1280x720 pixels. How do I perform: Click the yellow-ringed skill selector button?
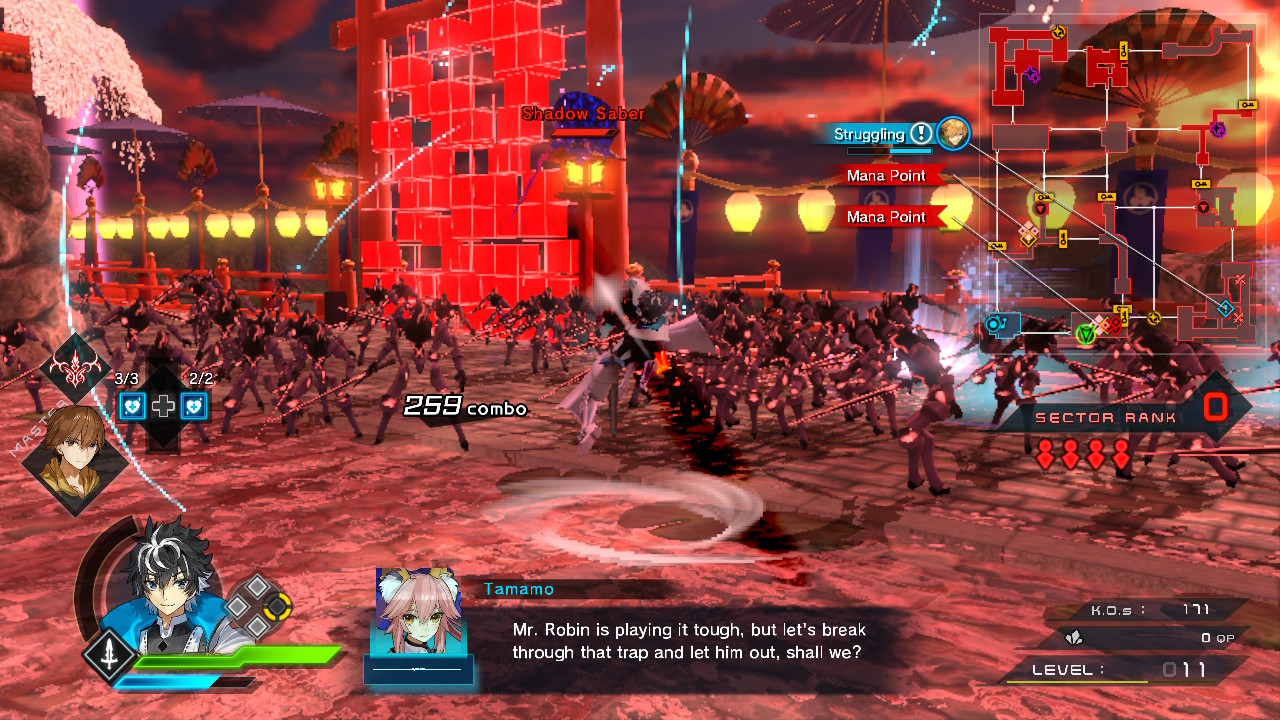tap(277, 604)
